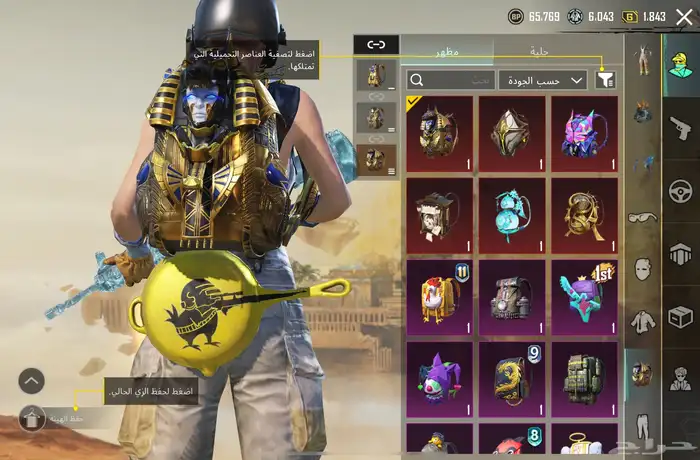The height and width of the screenshot is (460, 700).
Task: Click the item search field
Action: tap(450, 80)
